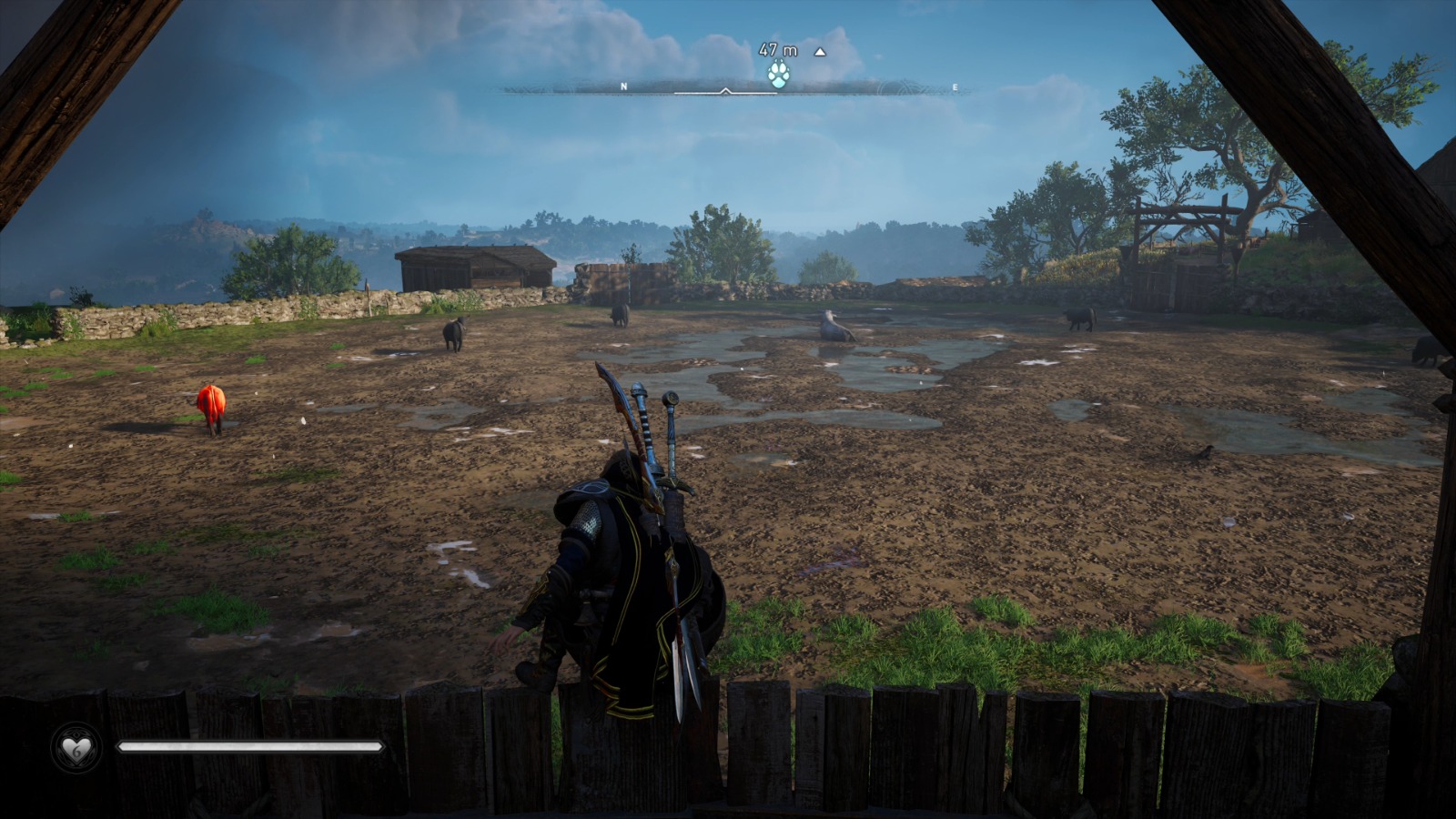Click the elevation arrow beside the distance marker
The width and height of the screenshot is (1456, 819).
[820, 53]
